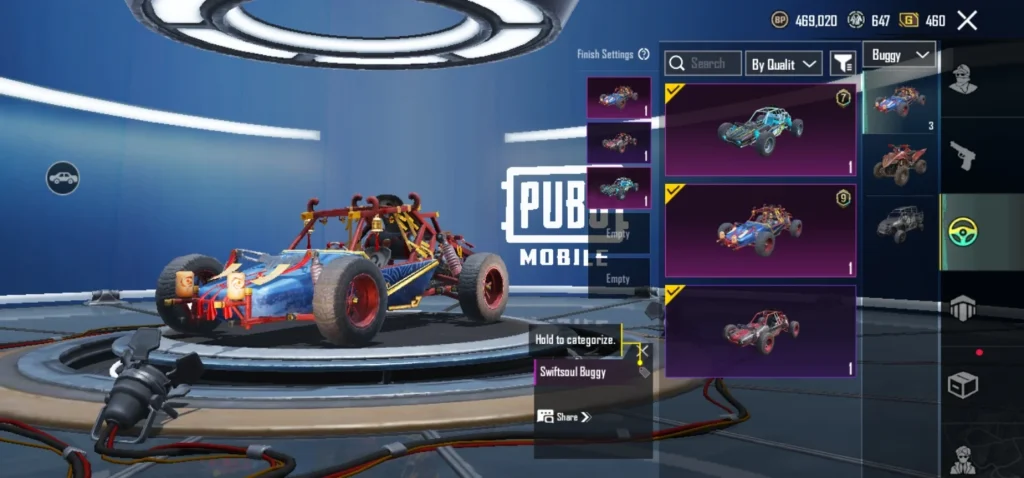
Task: Select the dark UAZ jeep vehicle
Action: point(900,220)
